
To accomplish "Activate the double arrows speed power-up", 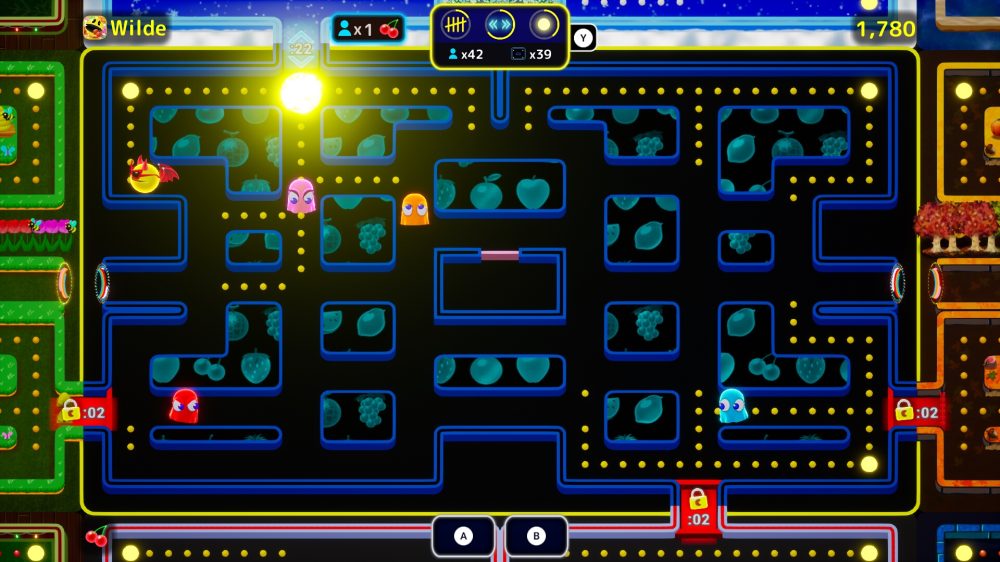I will (500, 25).
